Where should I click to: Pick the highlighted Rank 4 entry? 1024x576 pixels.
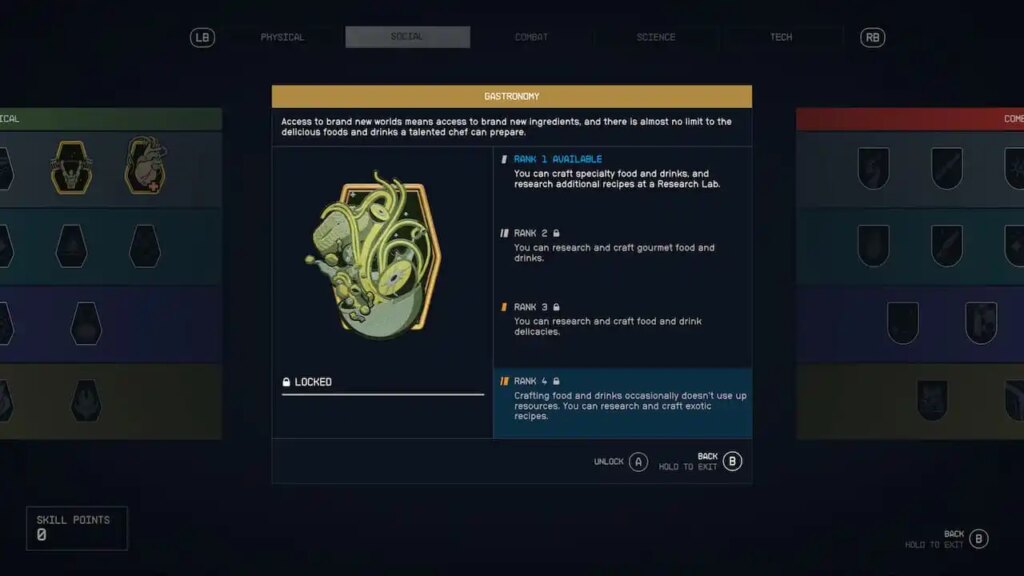pos(622,398)
